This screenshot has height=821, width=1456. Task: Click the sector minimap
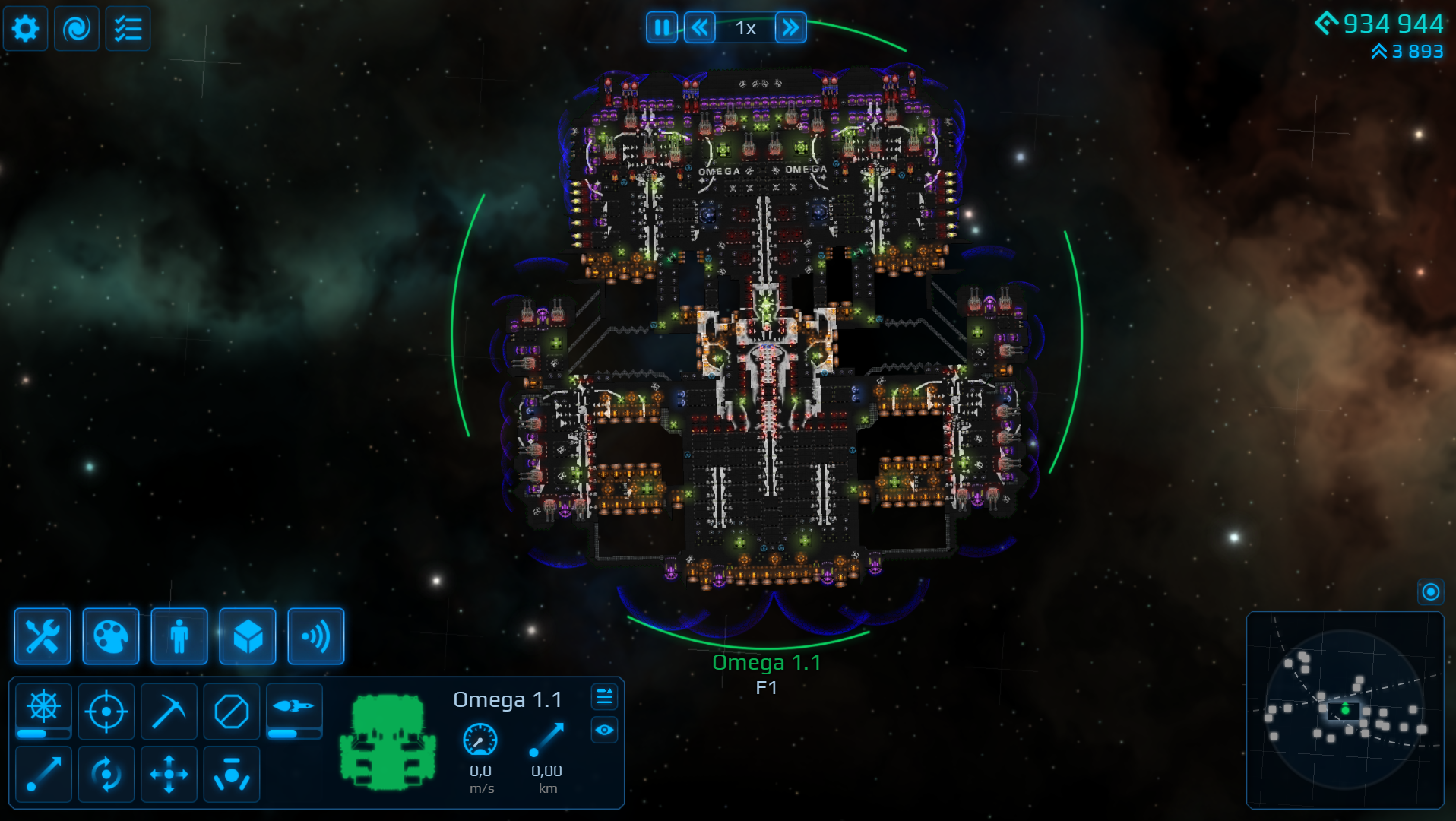click(1344, 710)
